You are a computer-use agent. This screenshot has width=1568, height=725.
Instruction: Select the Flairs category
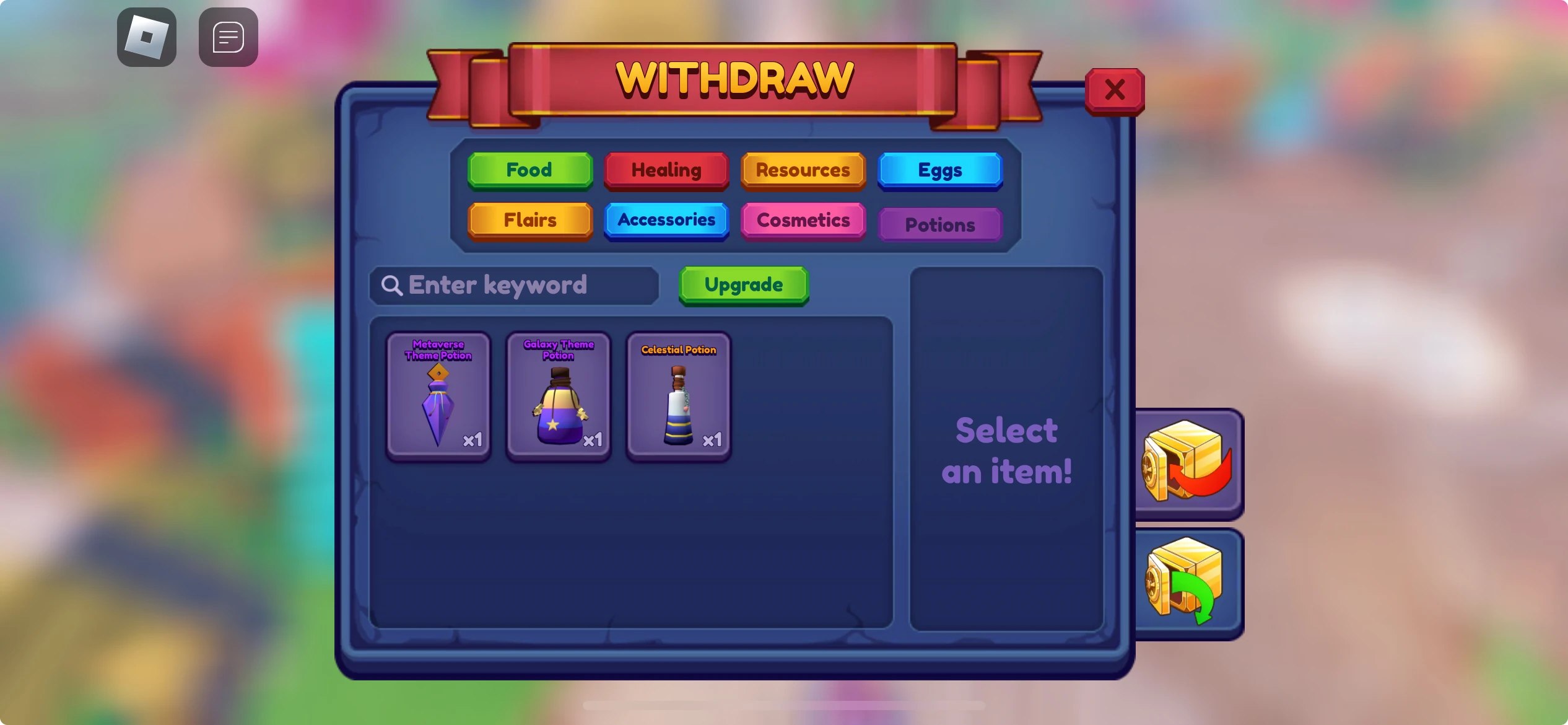click(x=530, y=220)
